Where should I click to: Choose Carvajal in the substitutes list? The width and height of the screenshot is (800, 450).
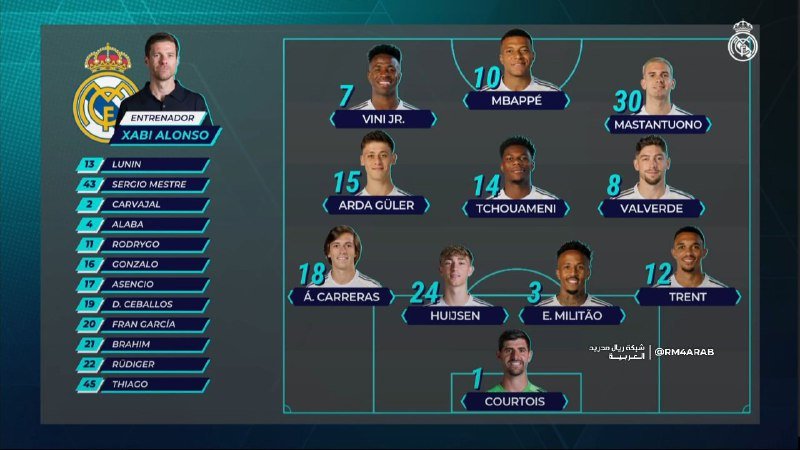(x=145, y=205)
